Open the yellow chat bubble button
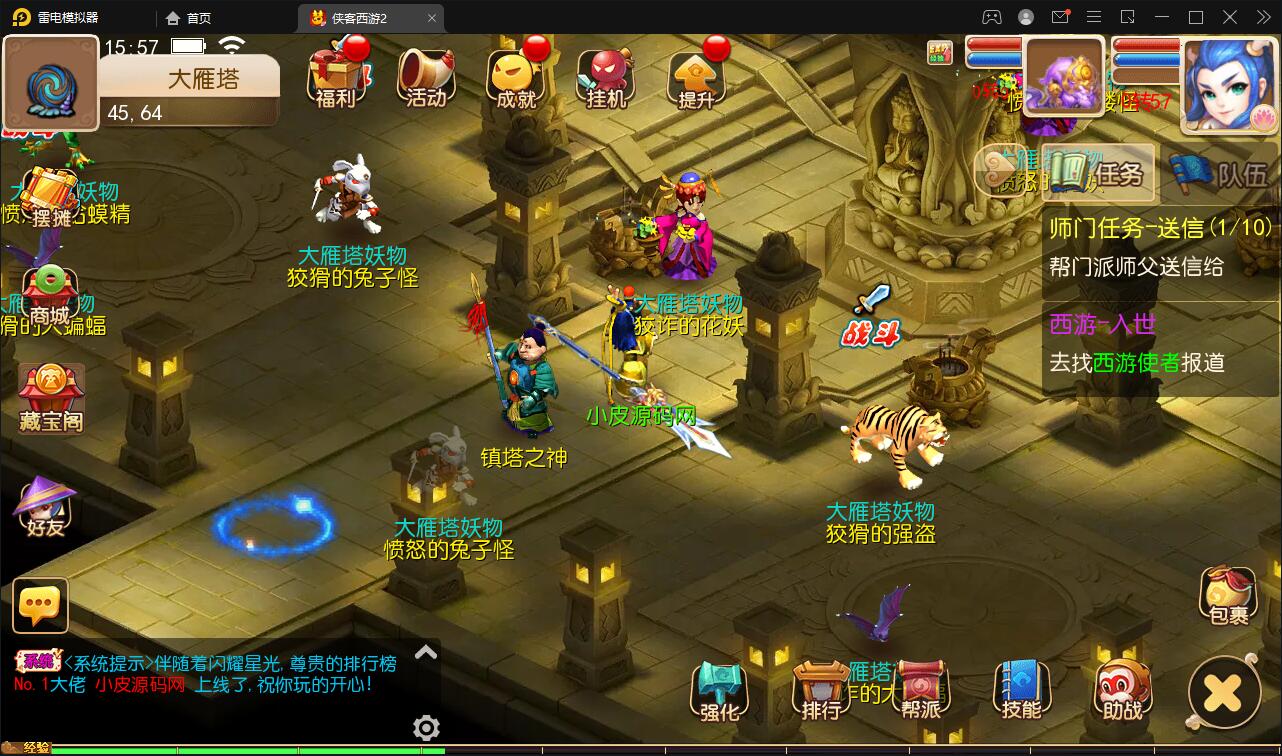The height and width of the screenshot is (756, 1282). click(41, 605)
